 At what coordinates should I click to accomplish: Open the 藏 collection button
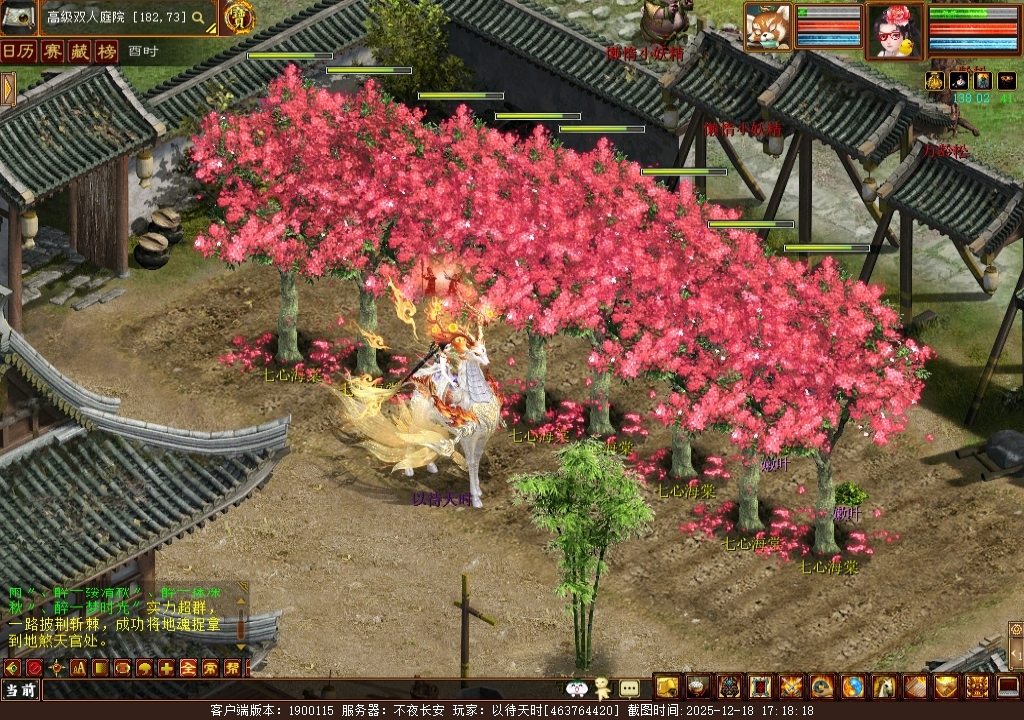click(x=79, y=52)
